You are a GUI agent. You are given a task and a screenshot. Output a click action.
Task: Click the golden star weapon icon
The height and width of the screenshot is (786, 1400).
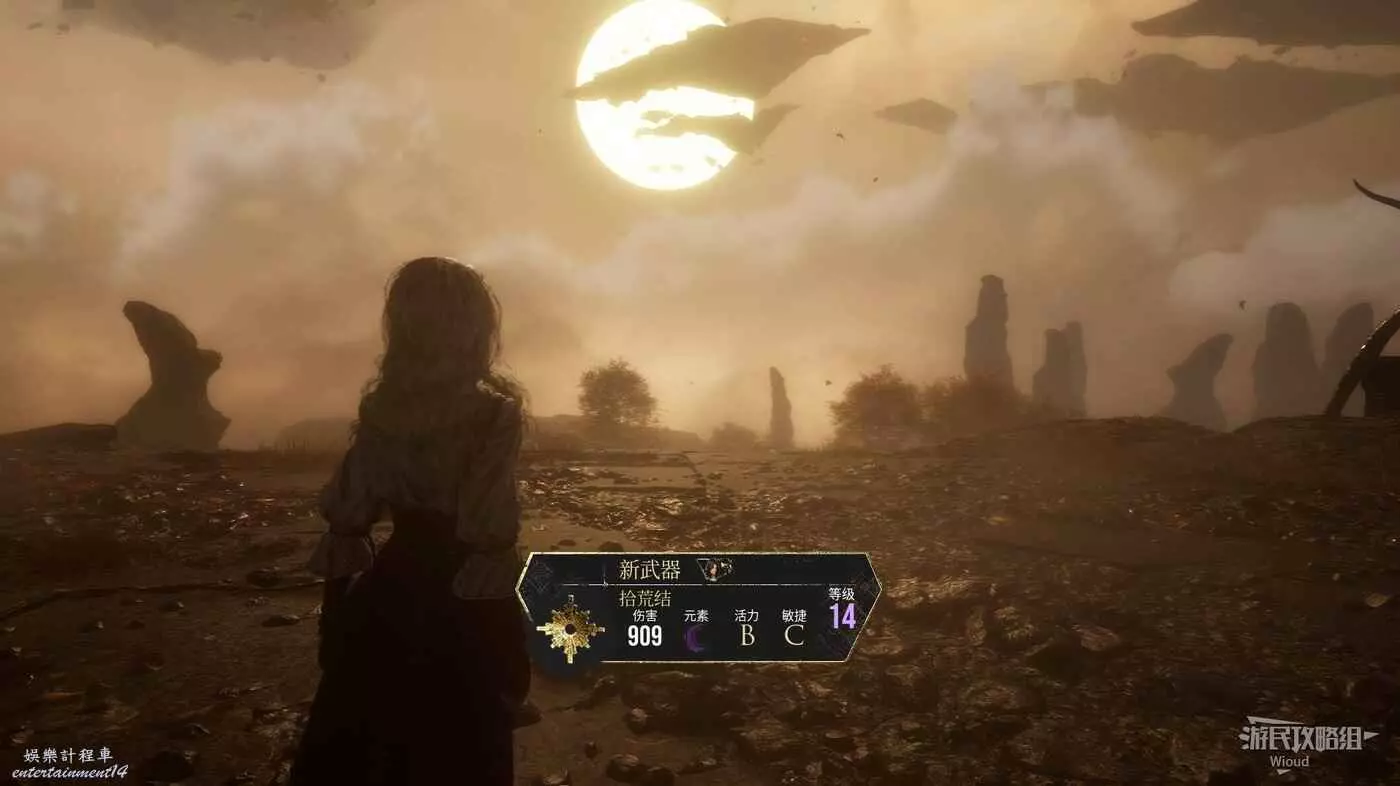tap(570, 628)
